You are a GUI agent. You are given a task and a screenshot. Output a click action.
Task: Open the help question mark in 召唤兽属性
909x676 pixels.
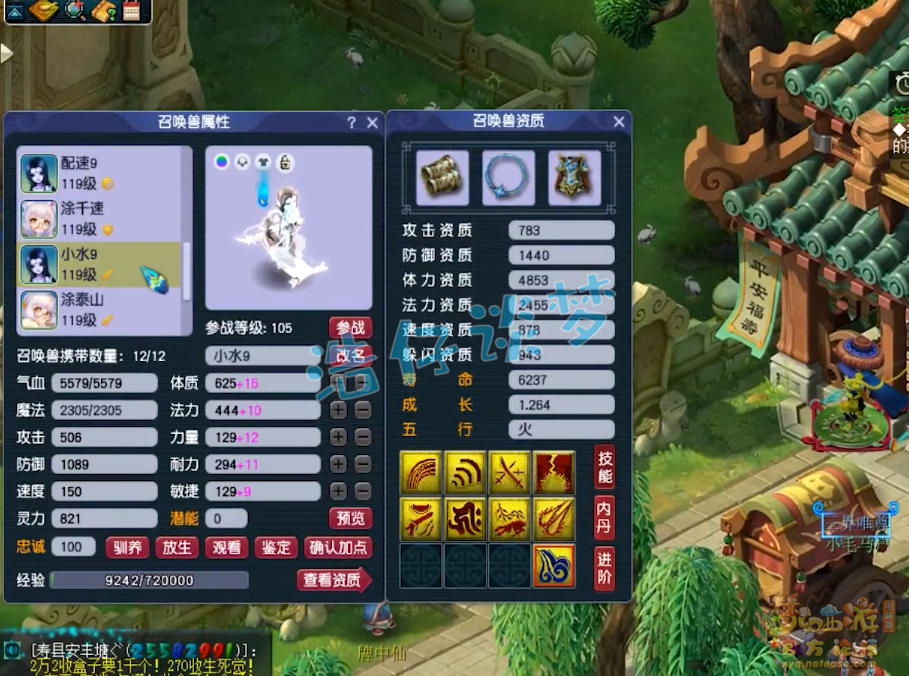point(351,123)
